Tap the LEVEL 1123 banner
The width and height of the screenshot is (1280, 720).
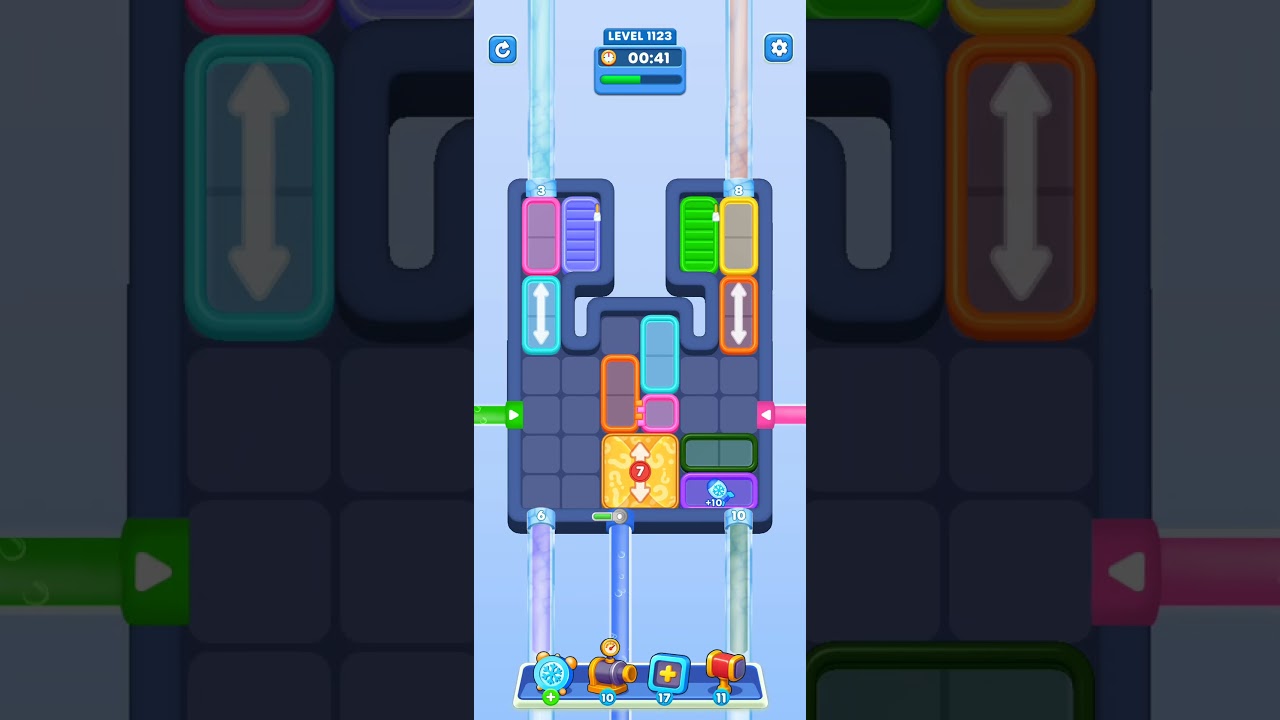tap(640, 36)
